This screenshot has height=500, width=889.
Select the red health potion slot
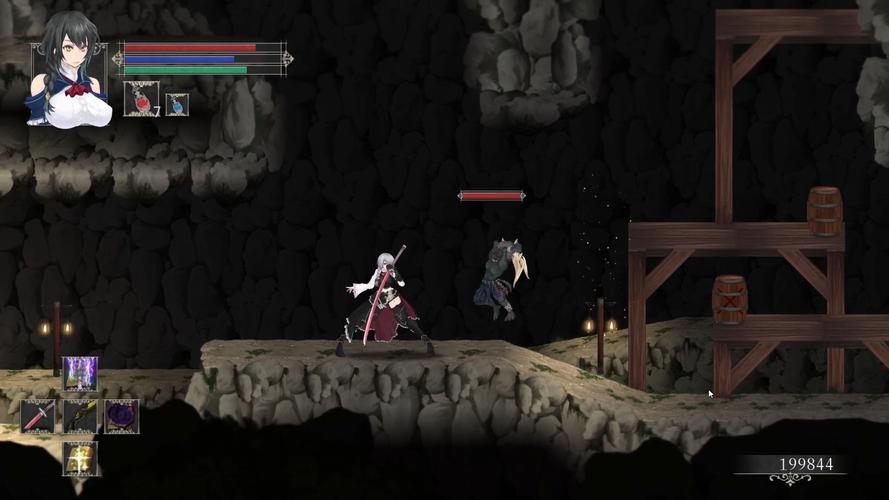[140, 99]
